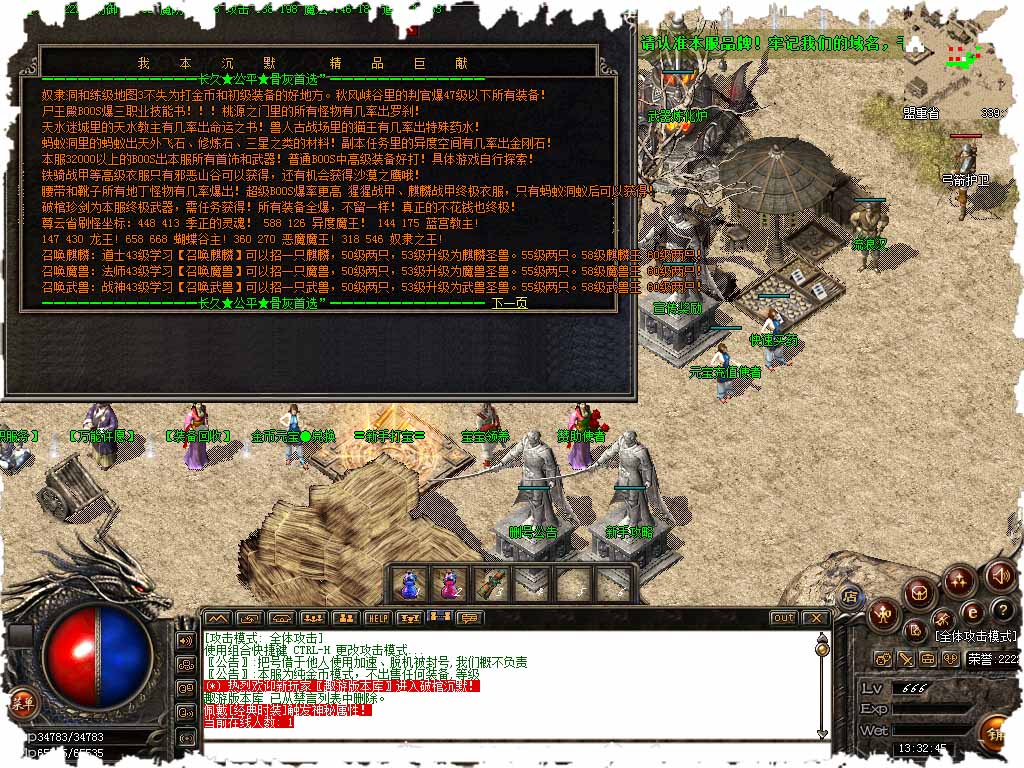Open the 菜单 (menu) round button
The height and width of the screenshot is (768, 1024).
pyautogui.click(x=22, y=703)
